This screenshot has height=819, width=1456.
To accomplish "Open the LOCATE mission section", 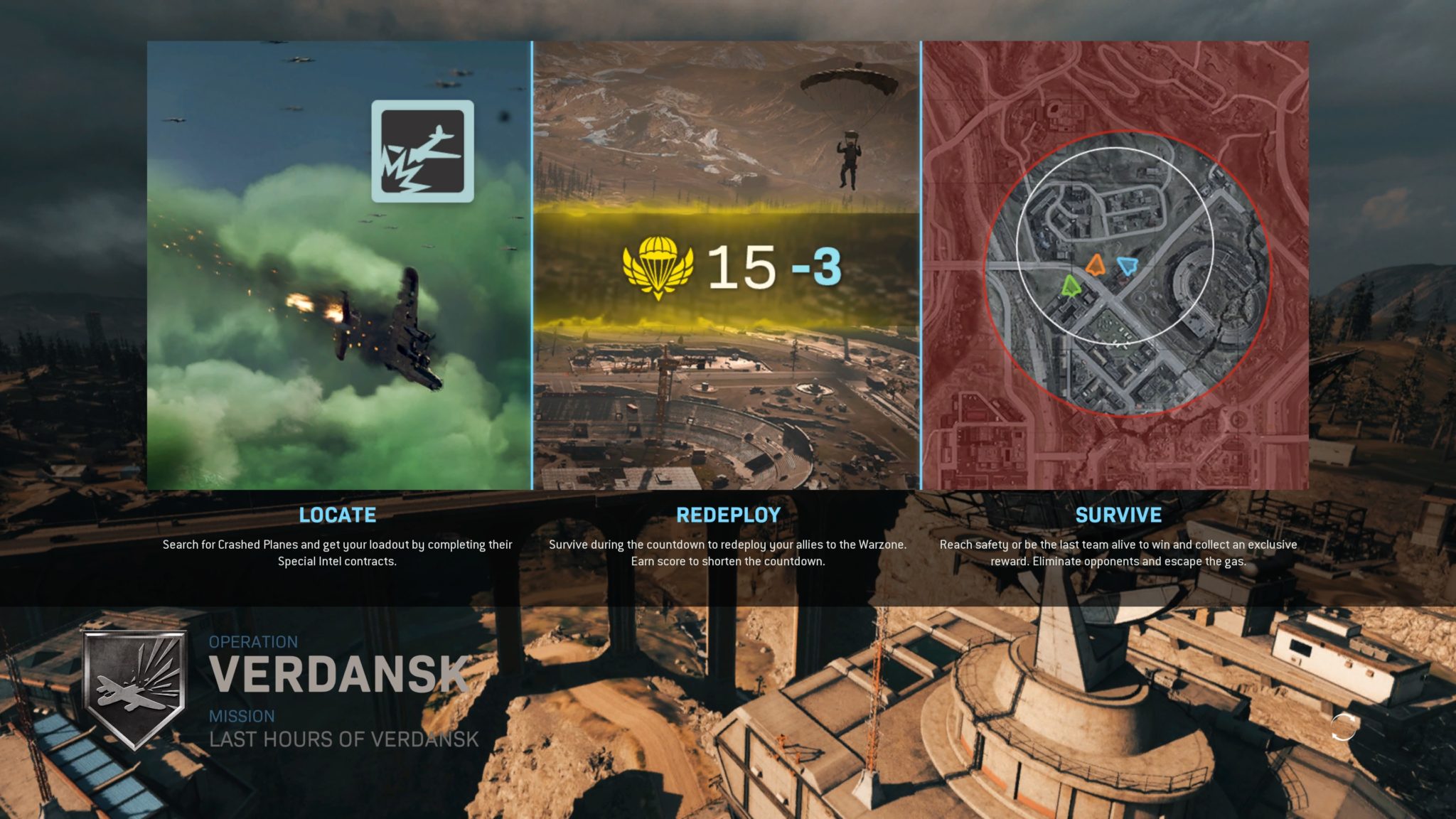I will click(x=339, y=515).
